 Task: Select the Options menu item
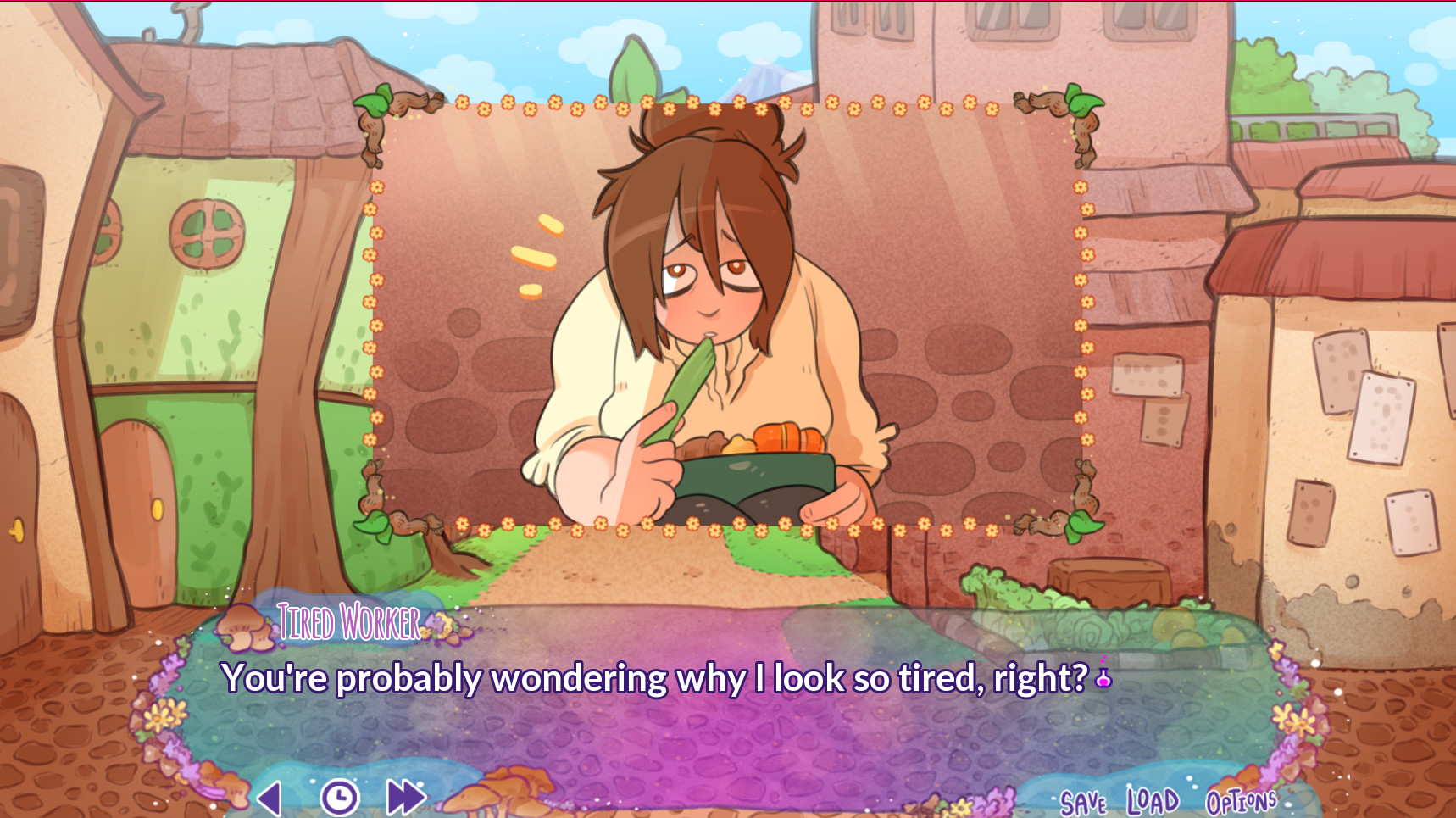[x=1242, y=799]
